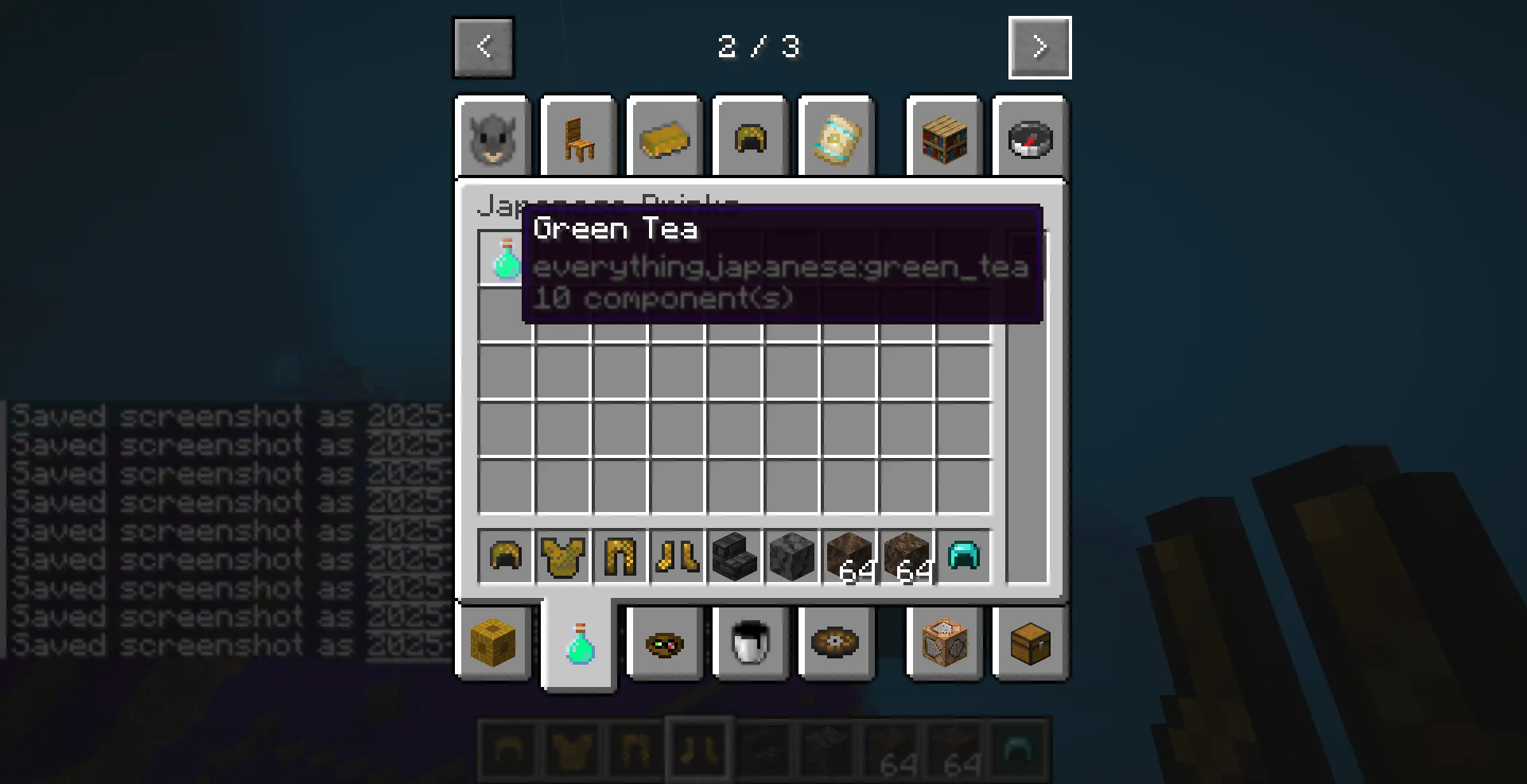This screenshot has height=784, width=1527.
Task: Open the honeycomb block tab
Action: tap(493, 644)
